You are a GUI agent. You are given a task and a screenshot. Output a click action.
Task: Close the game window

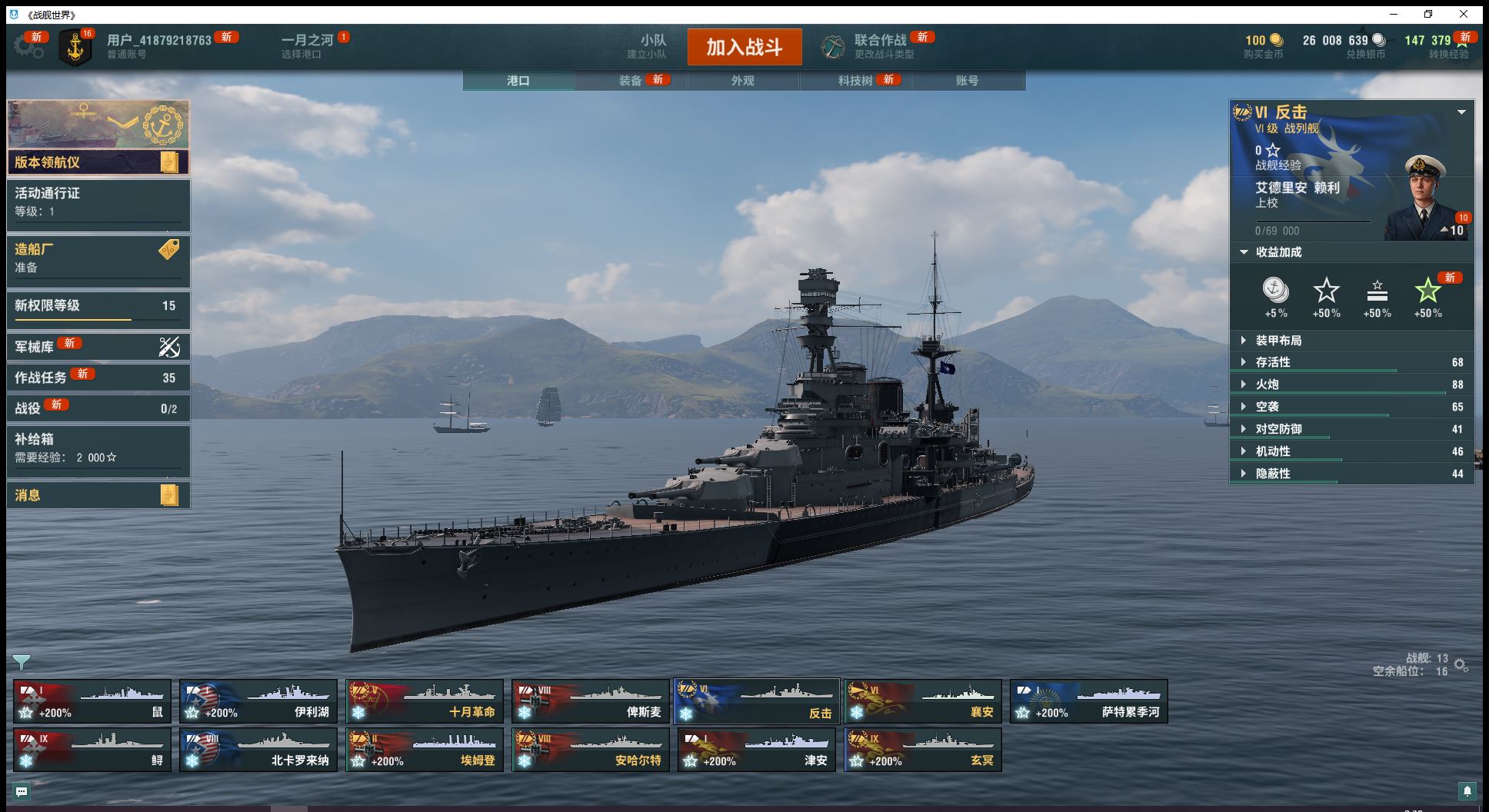pyautogui.click(x=1463, y=14)
